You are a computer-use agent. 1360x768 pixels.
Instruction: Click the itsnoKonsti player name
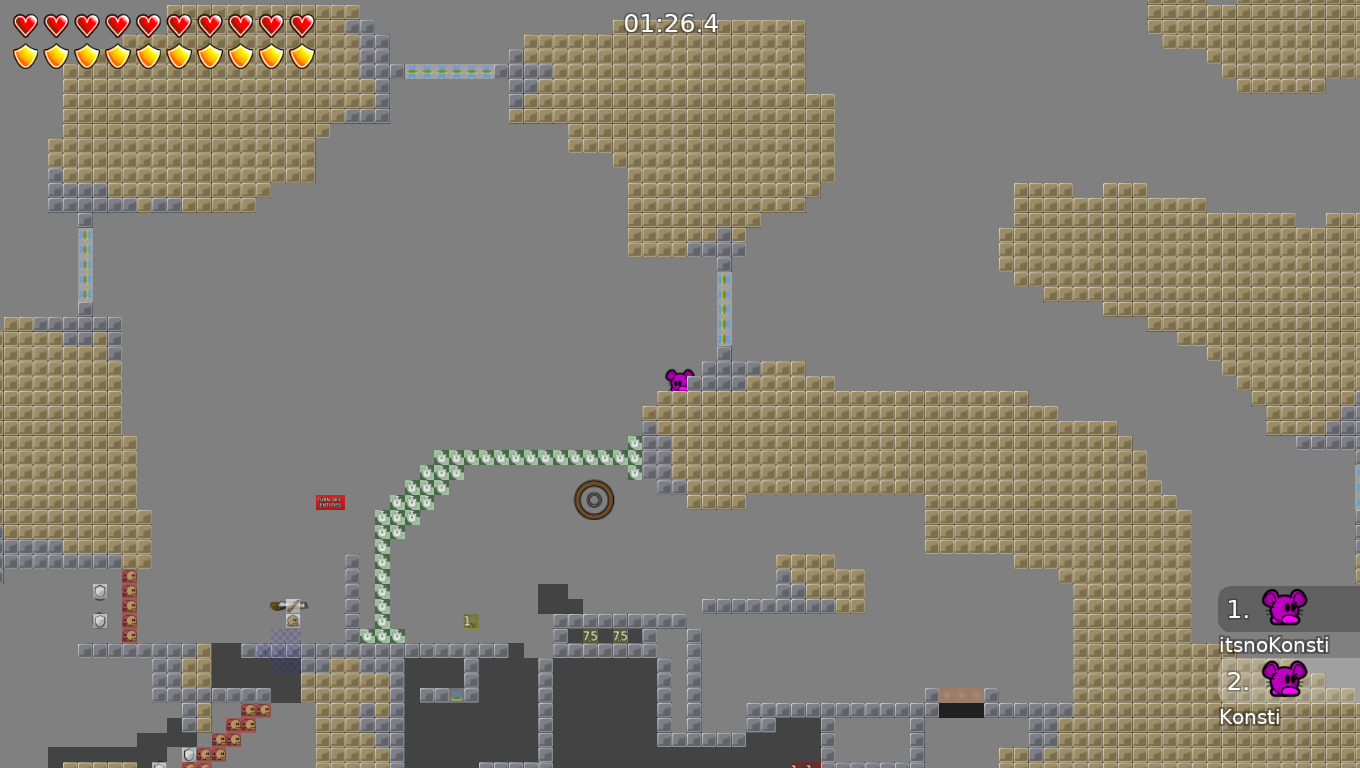pos(1273,645)
